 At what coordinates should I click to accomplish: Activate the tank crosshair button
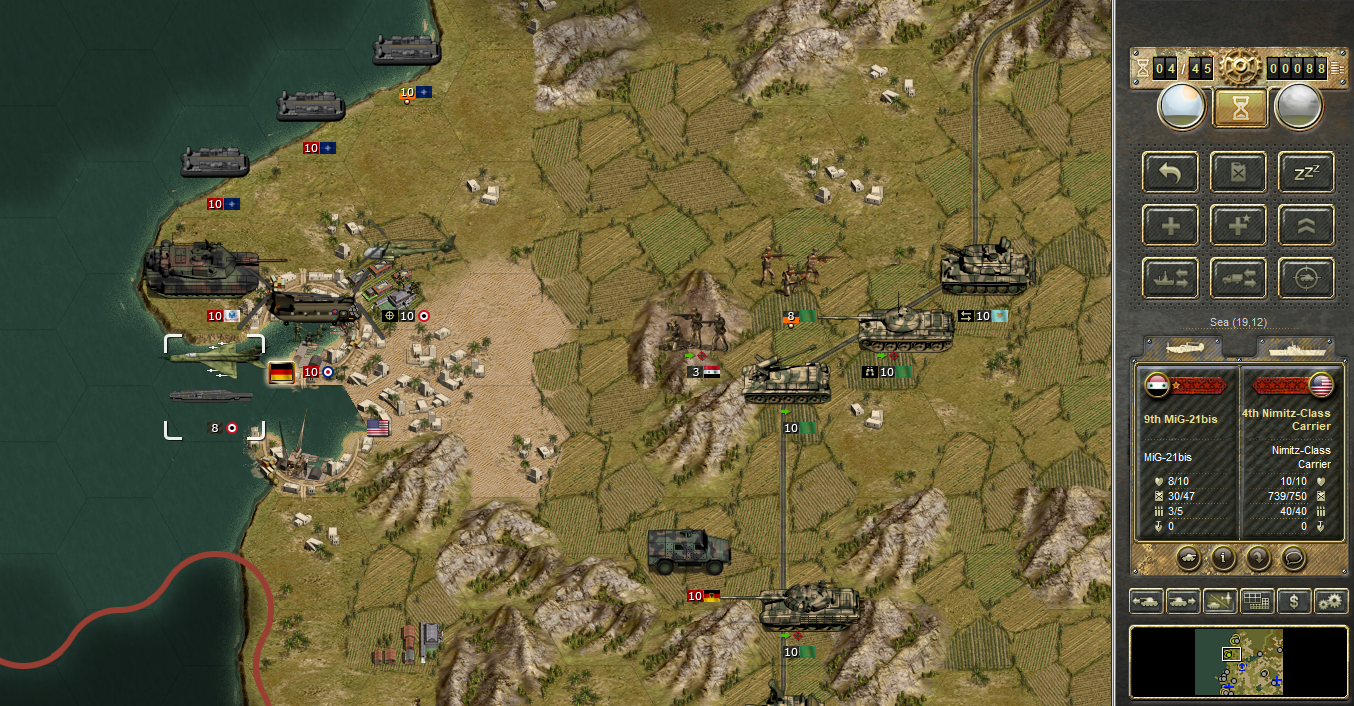(x=1306, y=278)
